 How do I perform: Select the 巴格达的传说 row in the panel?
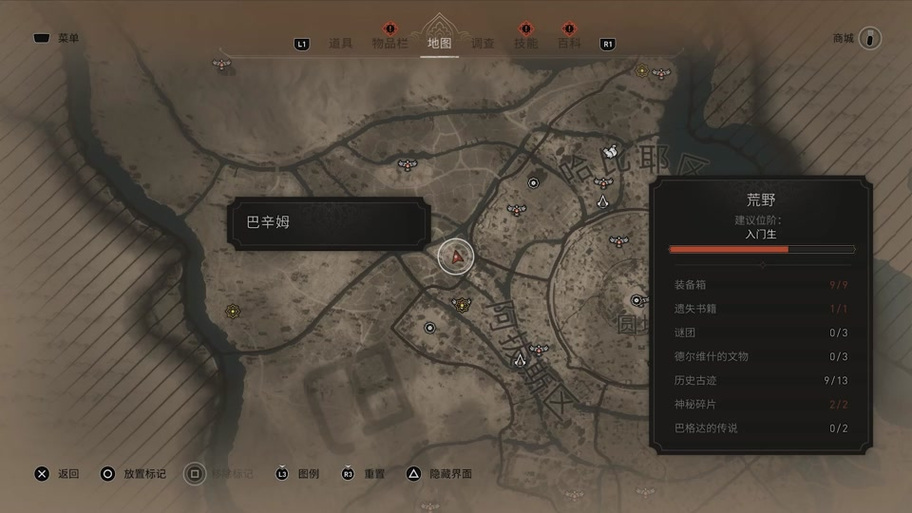click(x=762, y=428)
